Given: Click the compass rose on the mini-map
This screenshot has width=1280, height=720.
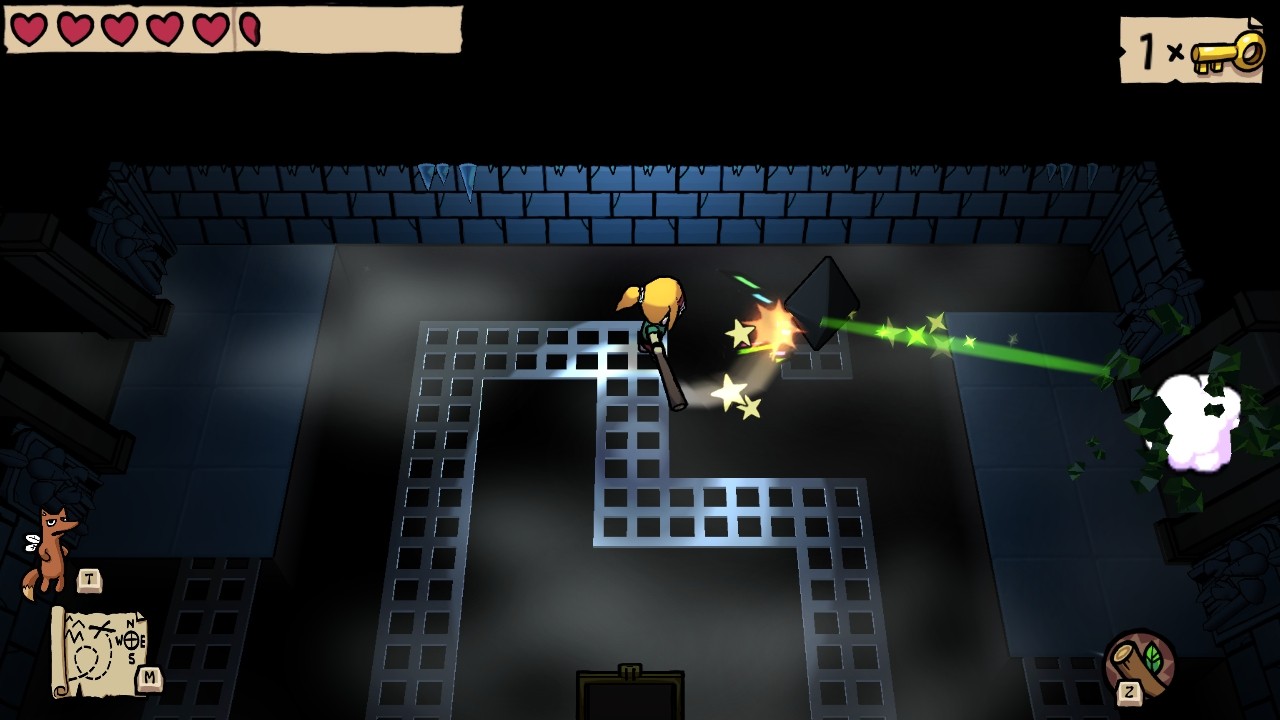Looking at the screenshot, I should (x=132, y=640).
